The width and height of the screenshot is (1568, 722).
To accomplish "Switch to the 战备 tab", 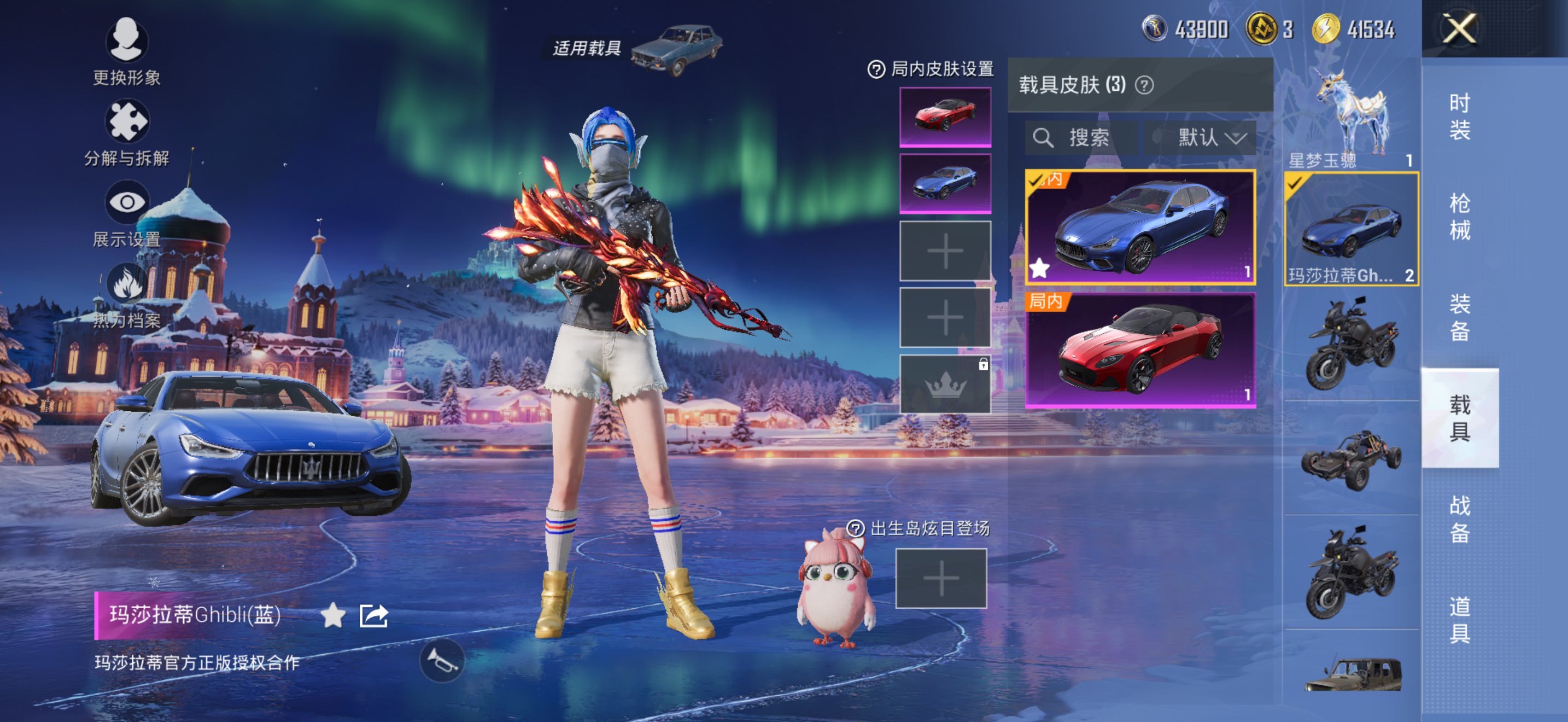I will click(x=1459, y=518).
